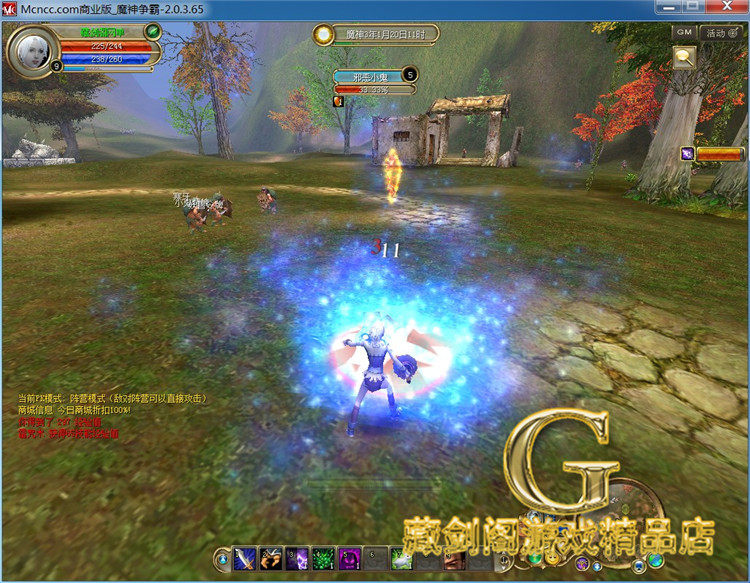Click the blue orb at hotbar's left end
This screenshot has width=750, height=583.
222,559
